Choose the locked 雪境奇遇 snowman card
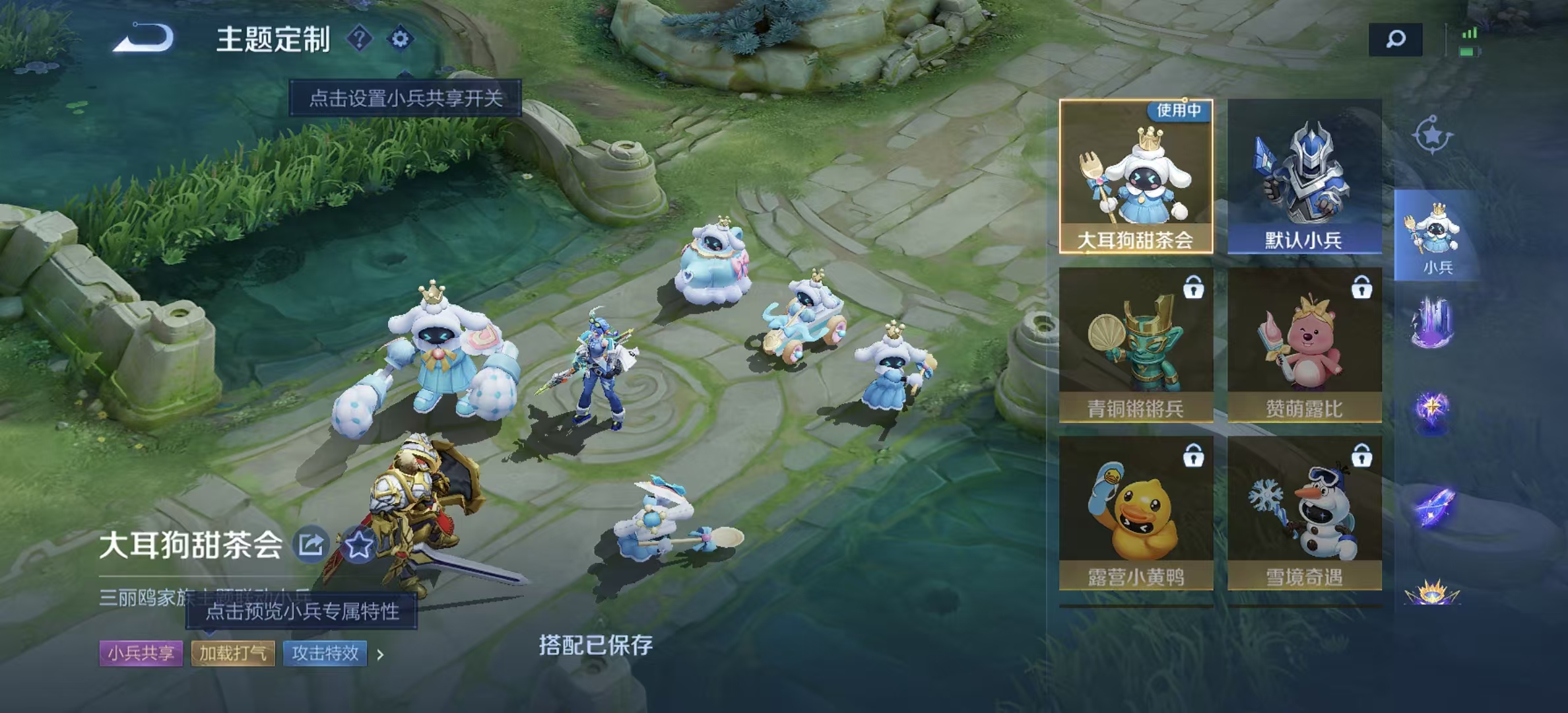The width and height of the screenshot is (1568, 713). click(1304, 513)
